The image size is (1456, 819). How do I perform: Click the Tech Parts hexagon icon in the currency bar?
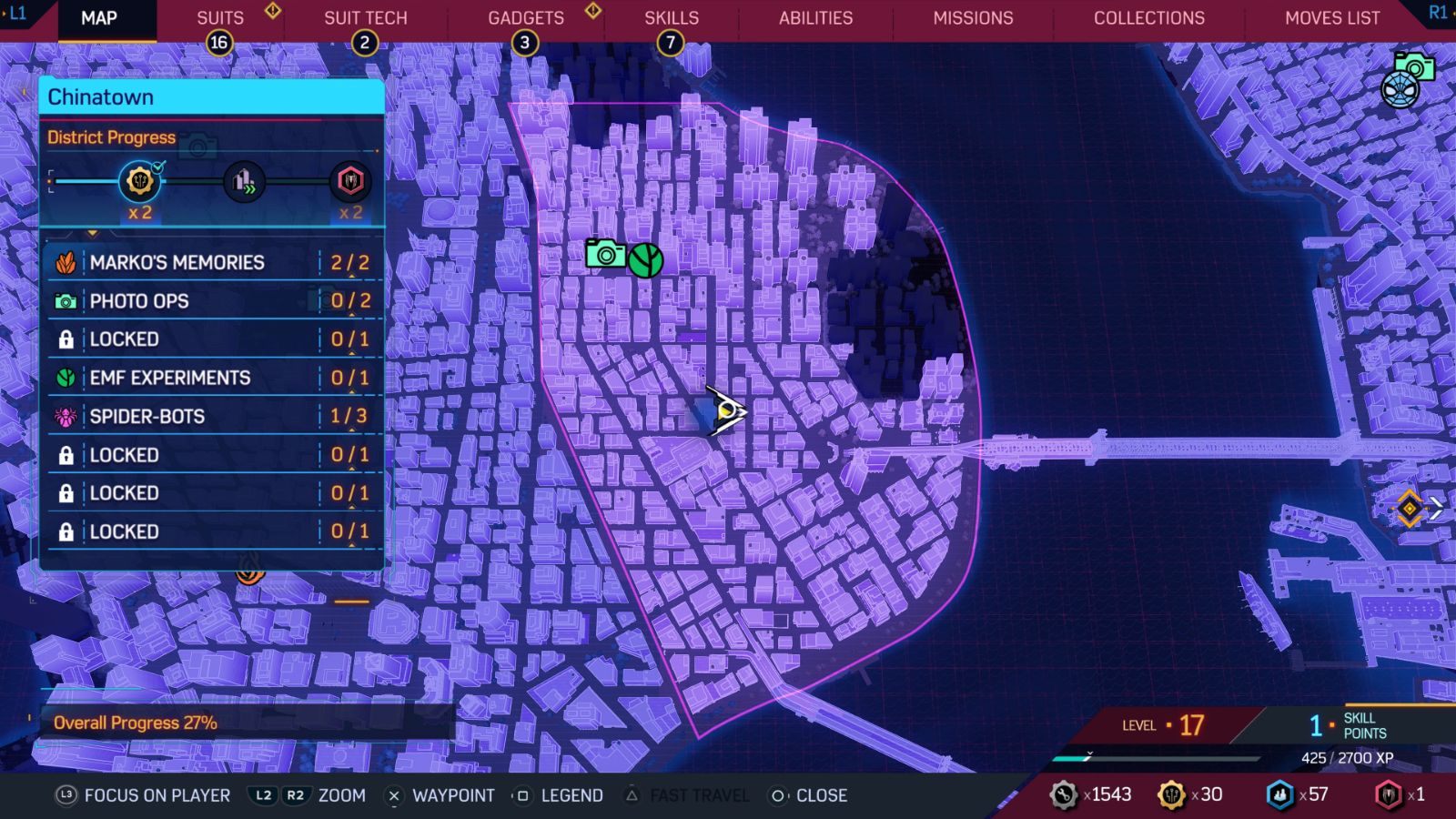pyautogui.click(x=1280, y=794)
